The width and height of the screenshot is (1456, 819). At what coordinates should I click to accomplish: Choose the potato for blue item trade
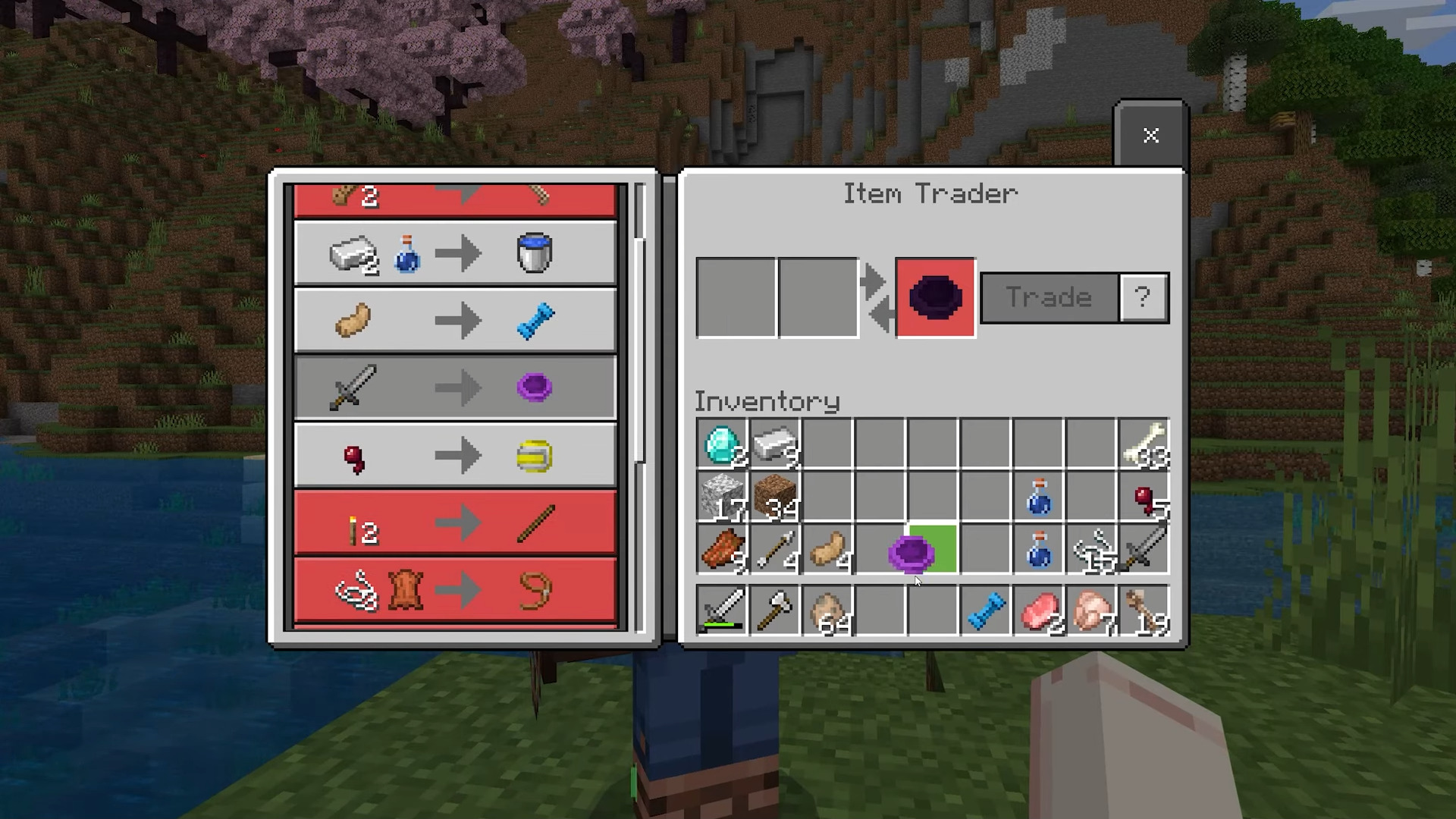(x=455, y=320)
